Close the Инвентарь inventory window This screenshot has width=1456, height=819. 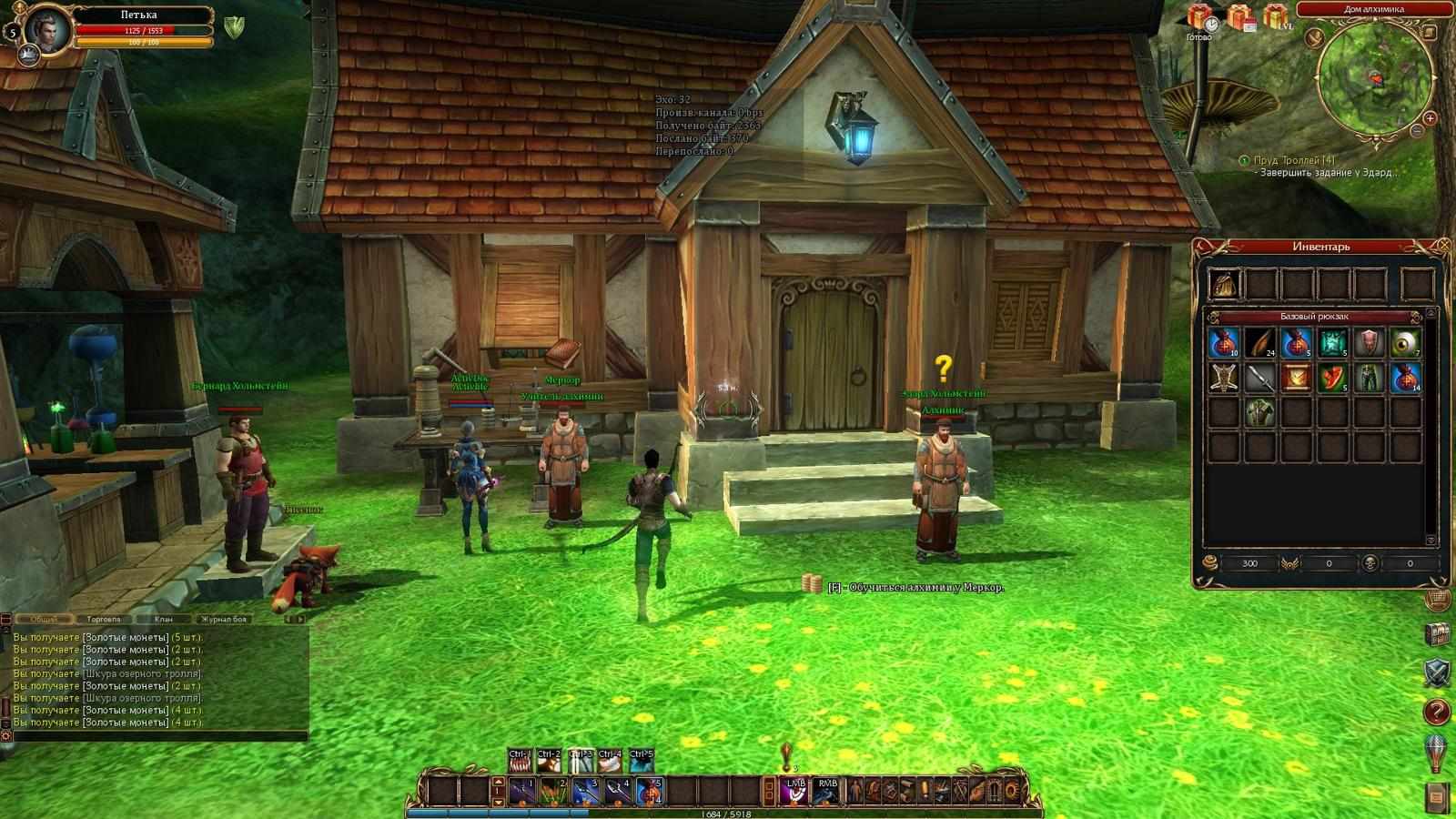click(x=1444, y=245)
